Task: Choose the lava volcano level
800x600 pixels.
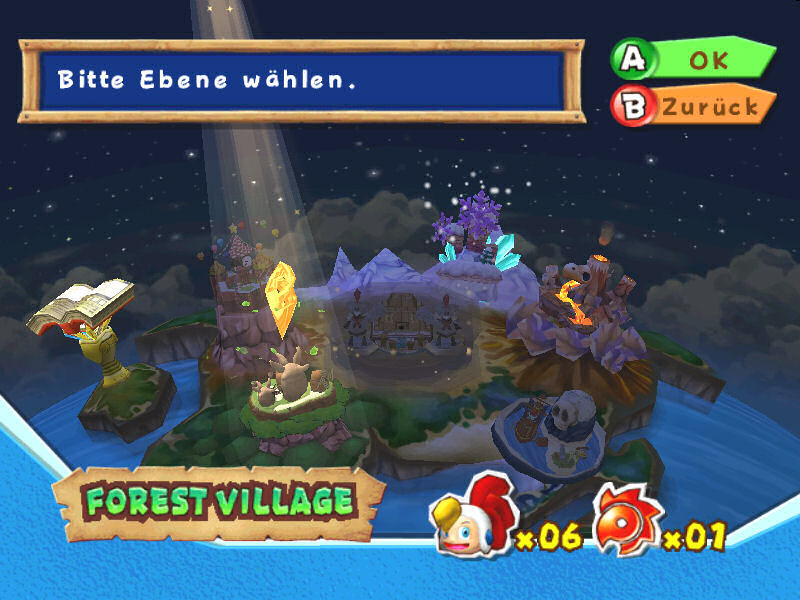Action: tap(580, 300)
